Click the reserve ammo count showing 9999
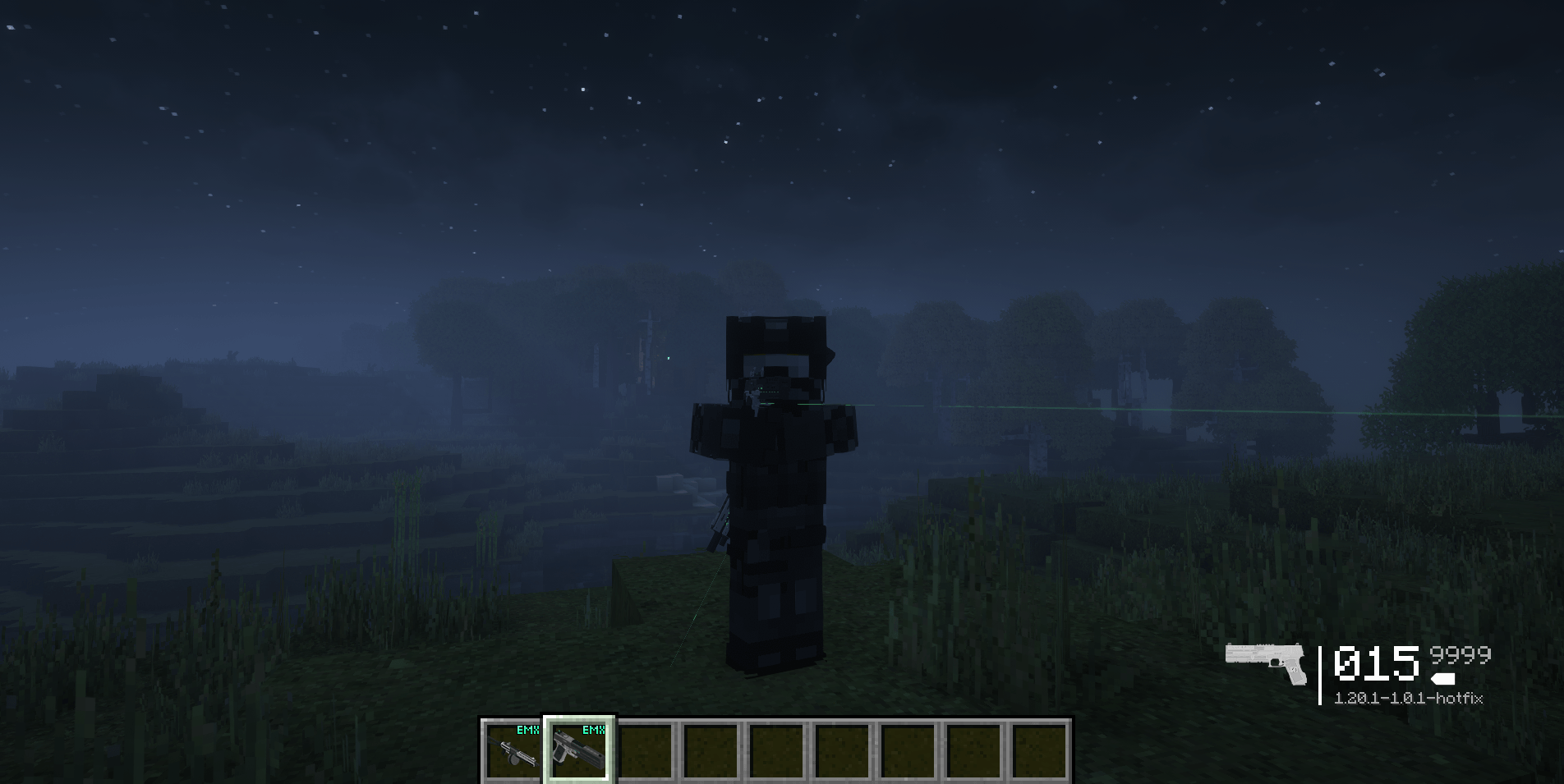 1458,657
